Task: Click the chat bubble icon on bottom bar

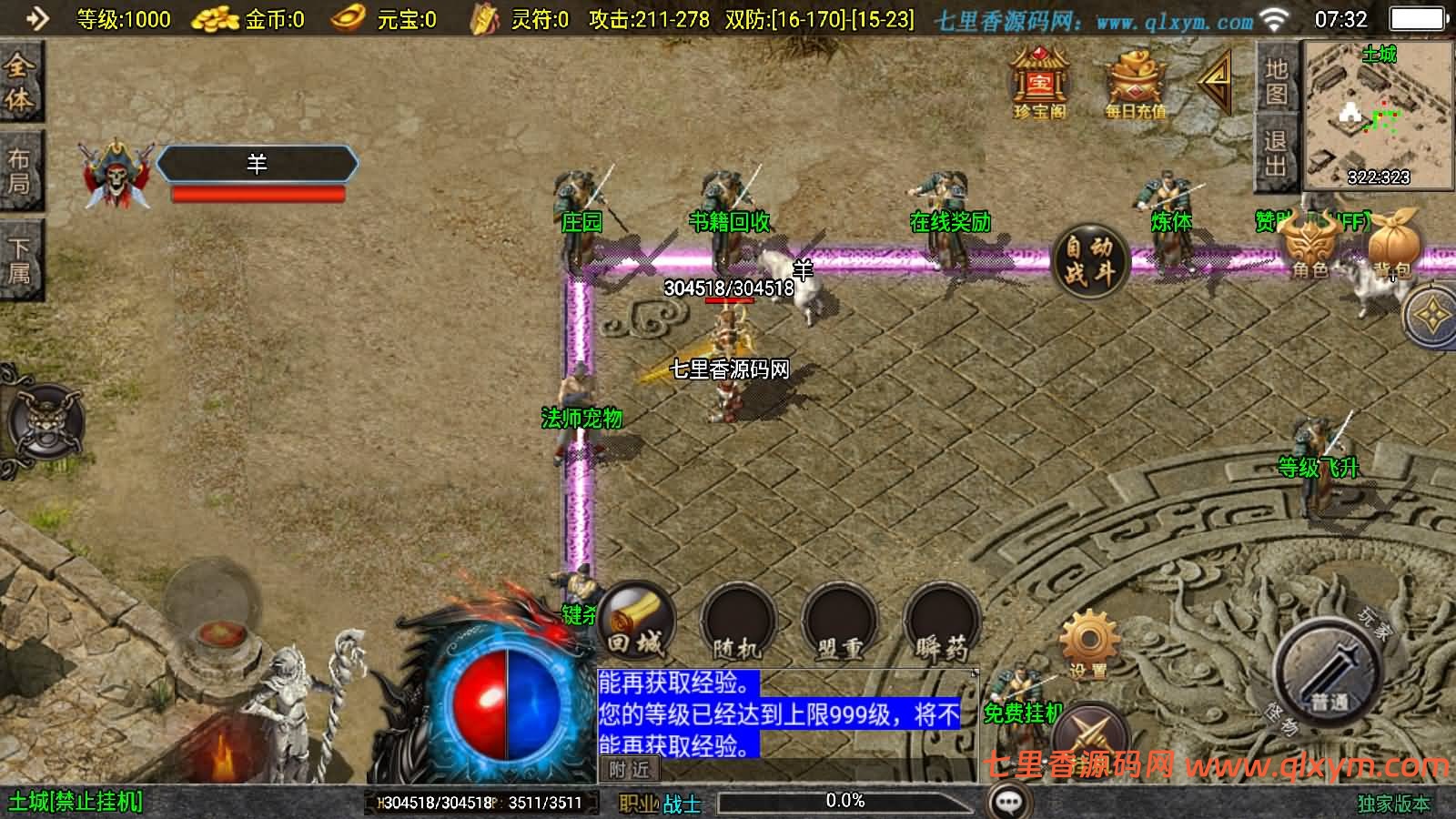Action: pos(1006,802)
